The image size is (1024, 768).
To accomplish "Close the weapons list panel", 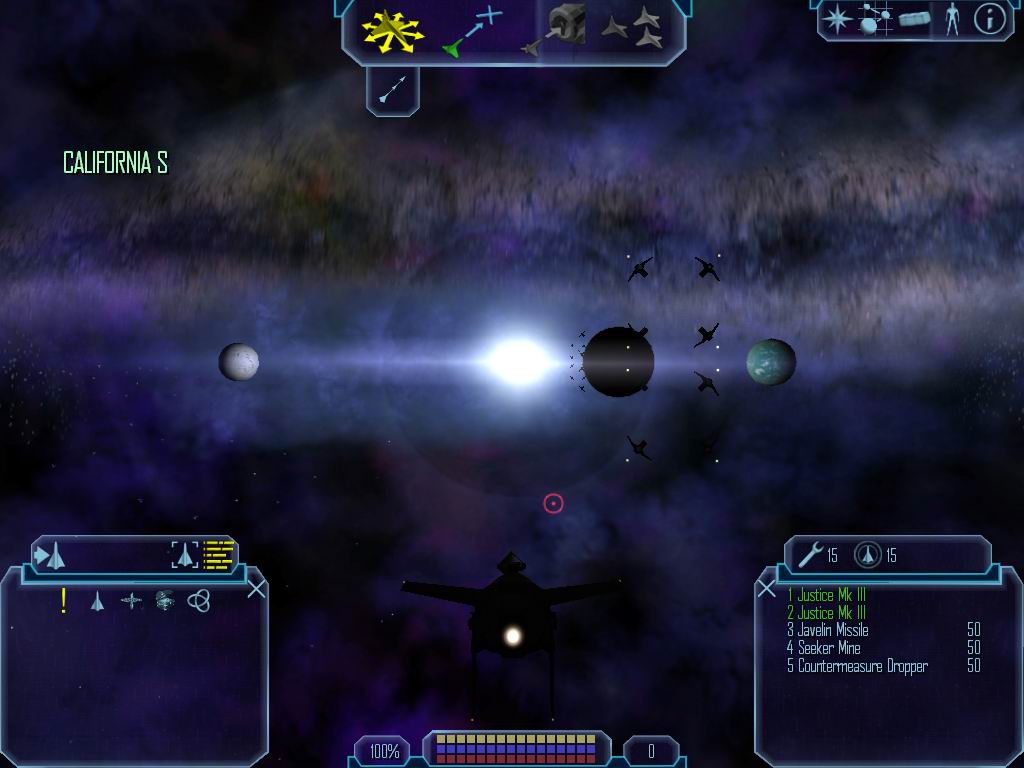I will [x=767, y=589].
